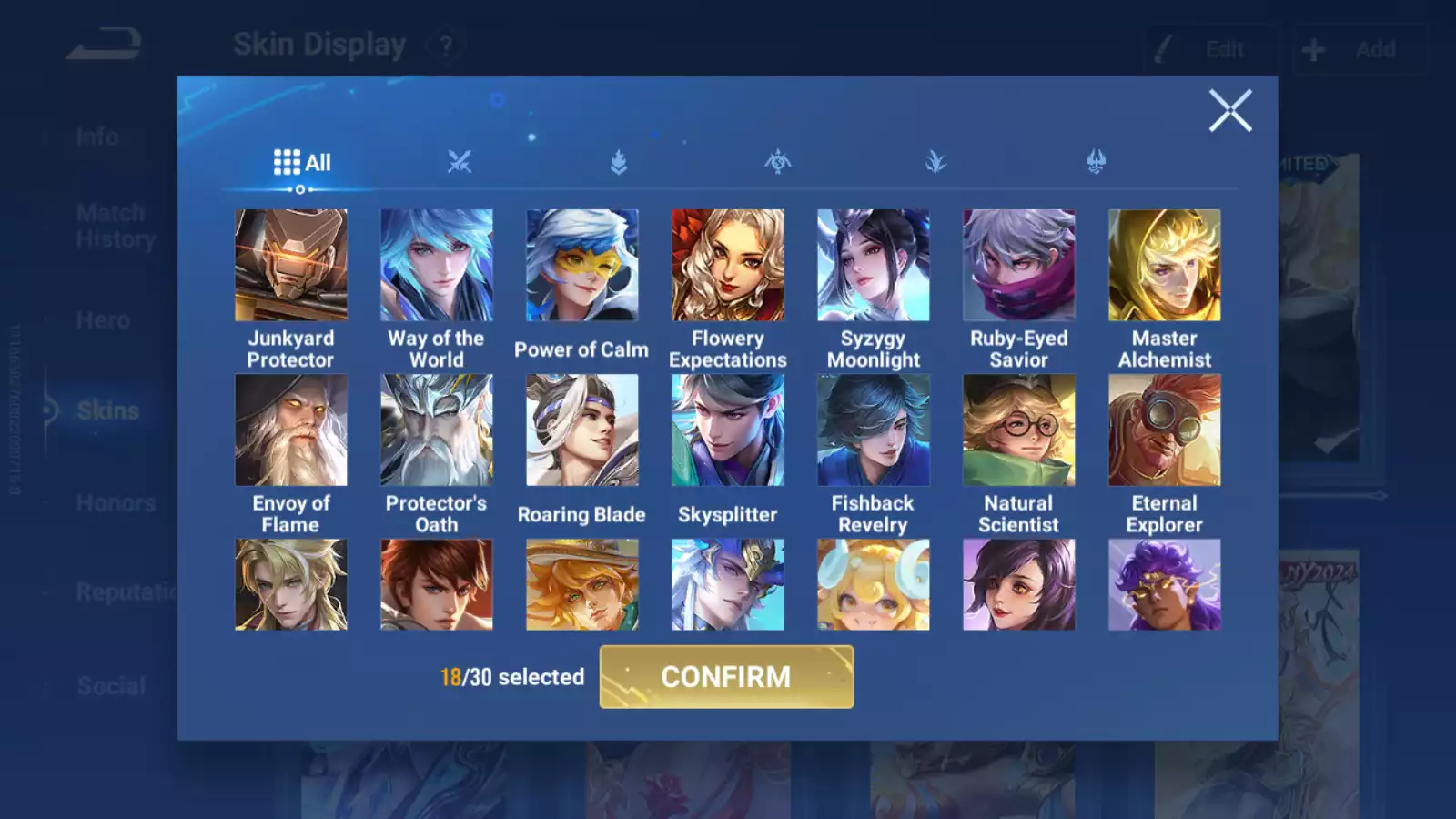The width and height of the screenshot is (1456, 819).
Task: Select the Ruby-Eyed Savior skin
Action: pos(1019,266)
